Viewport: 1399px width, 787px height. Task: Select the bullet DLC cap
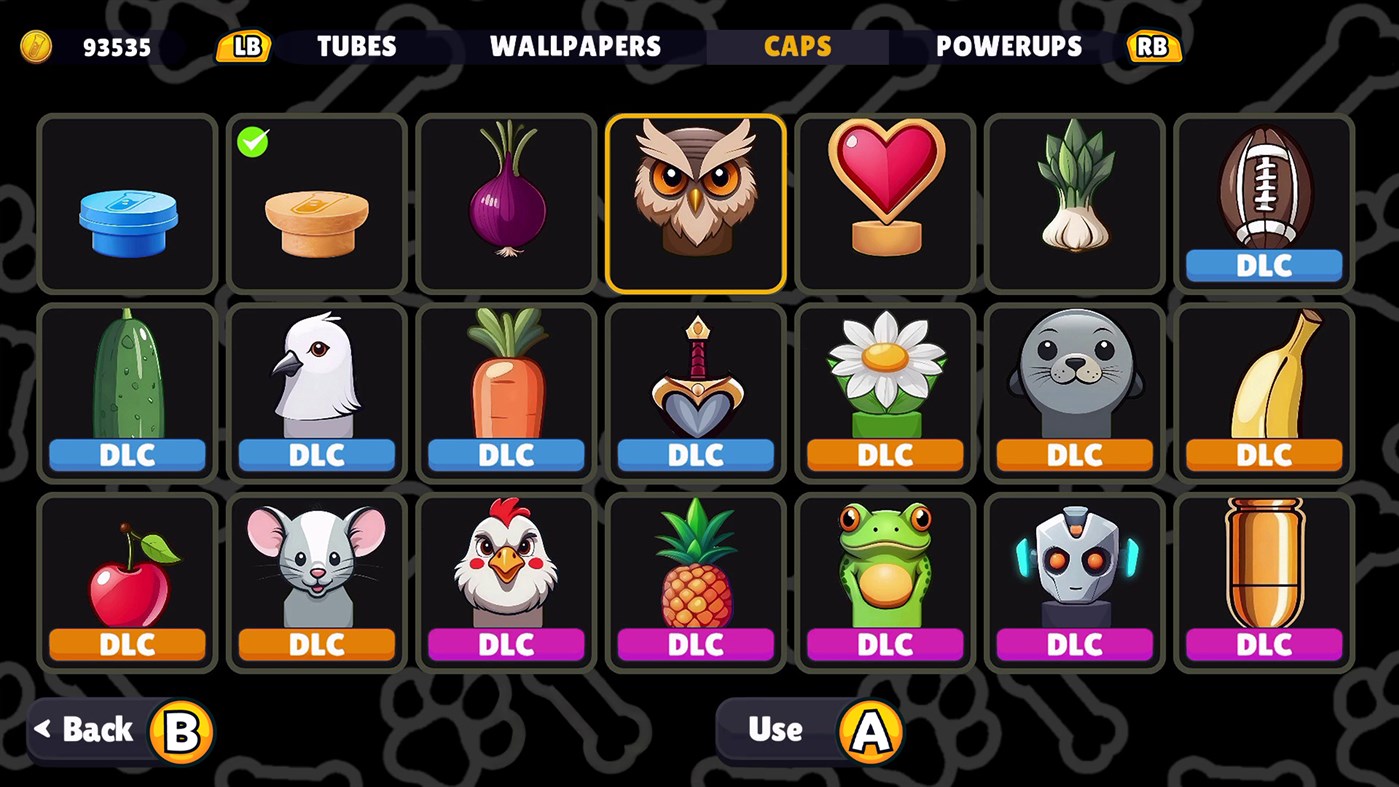click(x=1262, y=570)
